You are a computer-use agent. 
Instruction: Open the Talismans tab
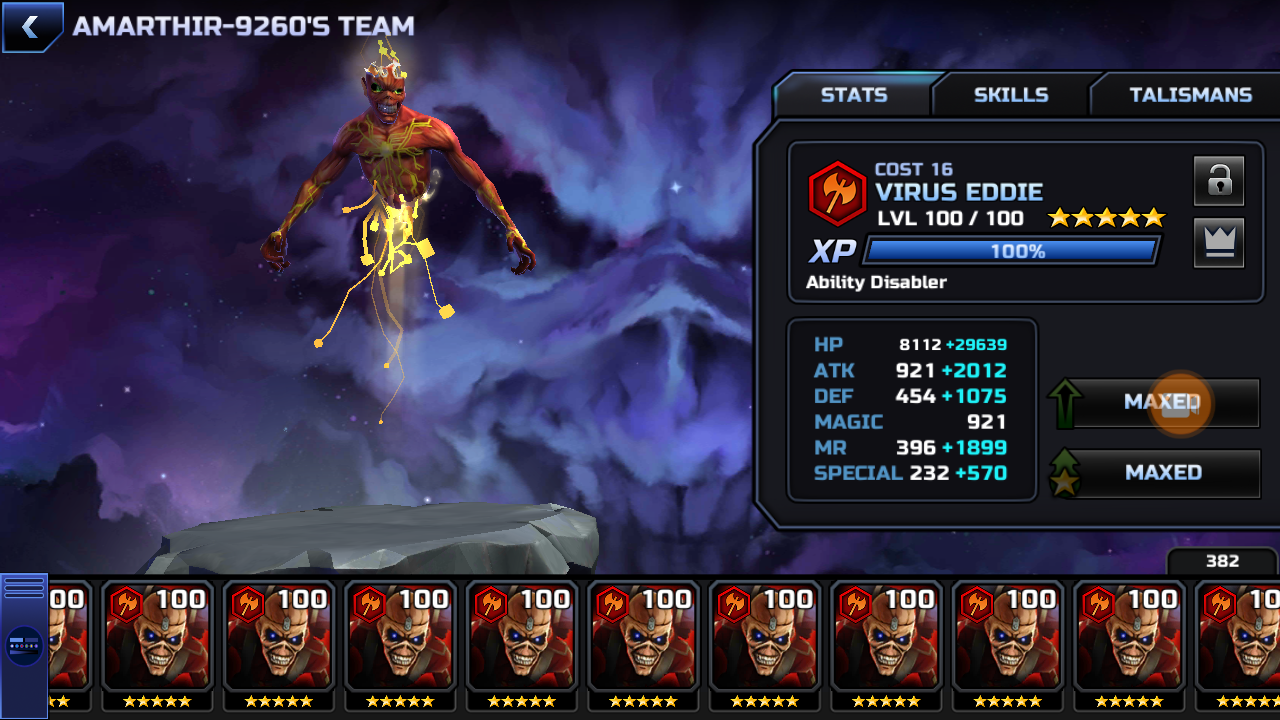[x=1190, y=95]
